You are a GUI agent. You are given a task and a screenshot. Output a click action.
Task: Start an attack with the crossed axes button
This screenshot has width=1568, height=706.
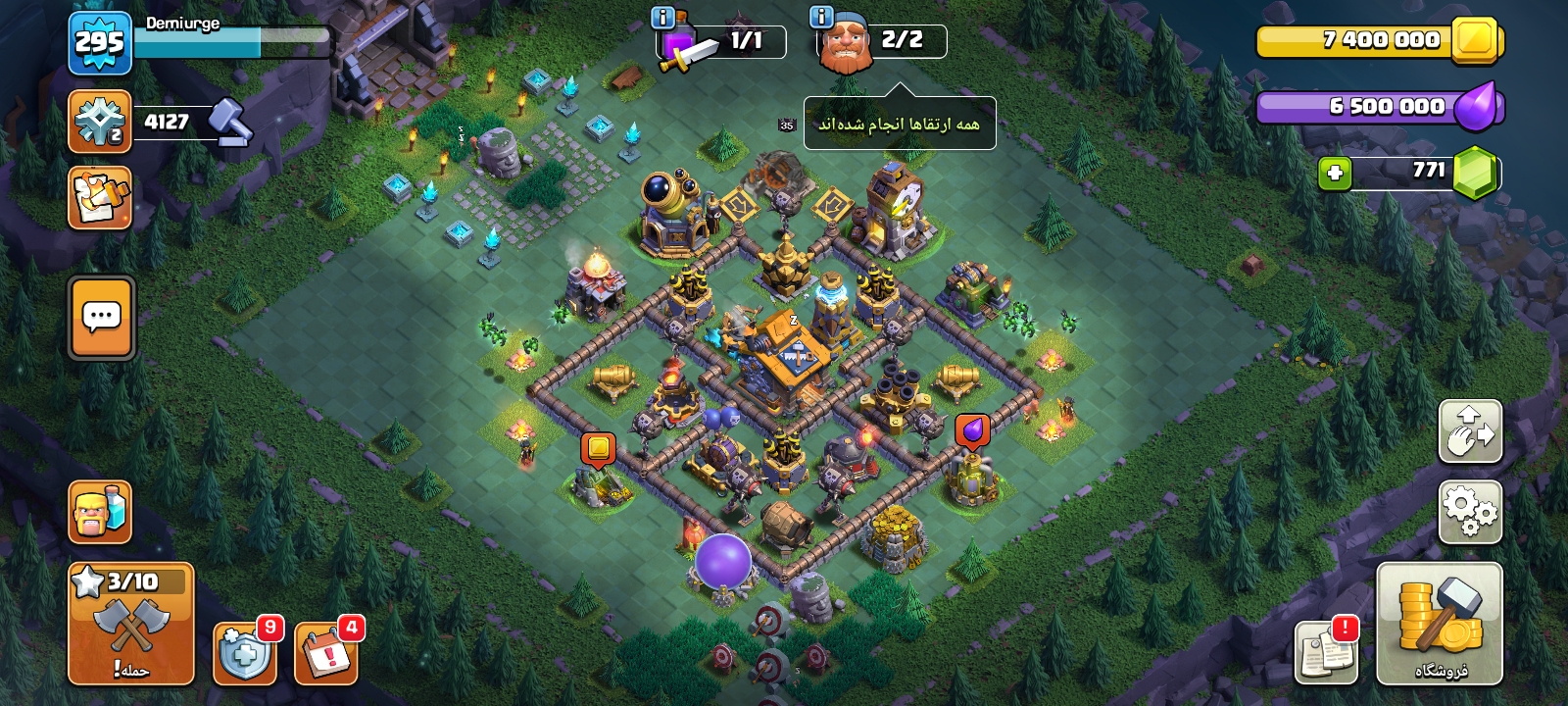coord(131,624)
